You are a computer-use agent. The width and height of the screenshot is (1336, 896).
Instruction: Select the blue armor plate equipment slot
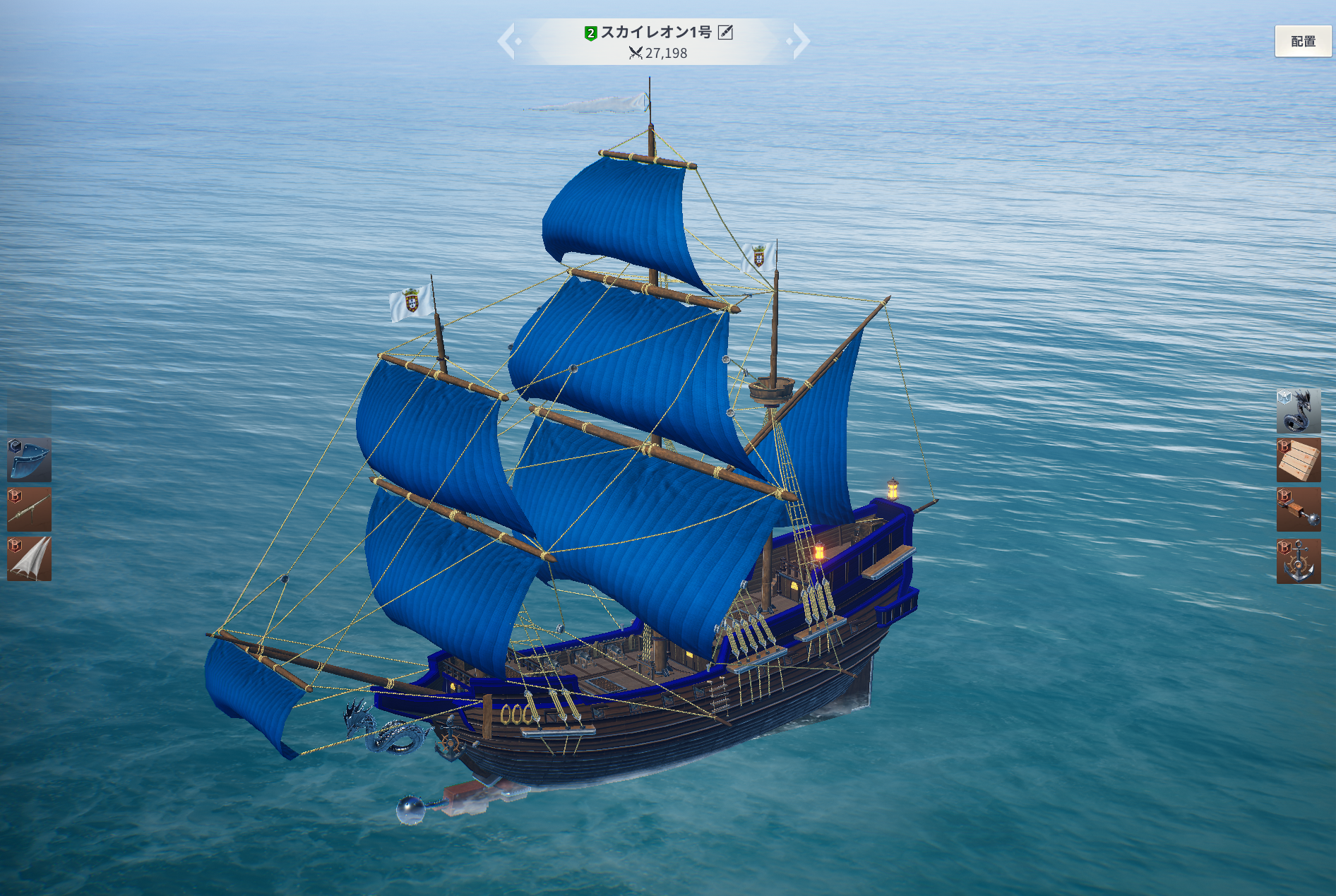[x=29, y=460]
